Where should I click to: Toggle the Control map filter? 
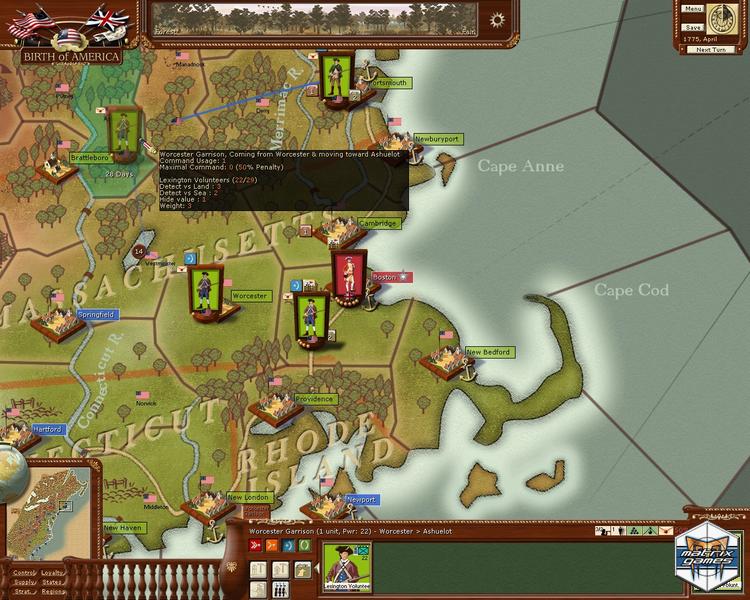(23, 573)
